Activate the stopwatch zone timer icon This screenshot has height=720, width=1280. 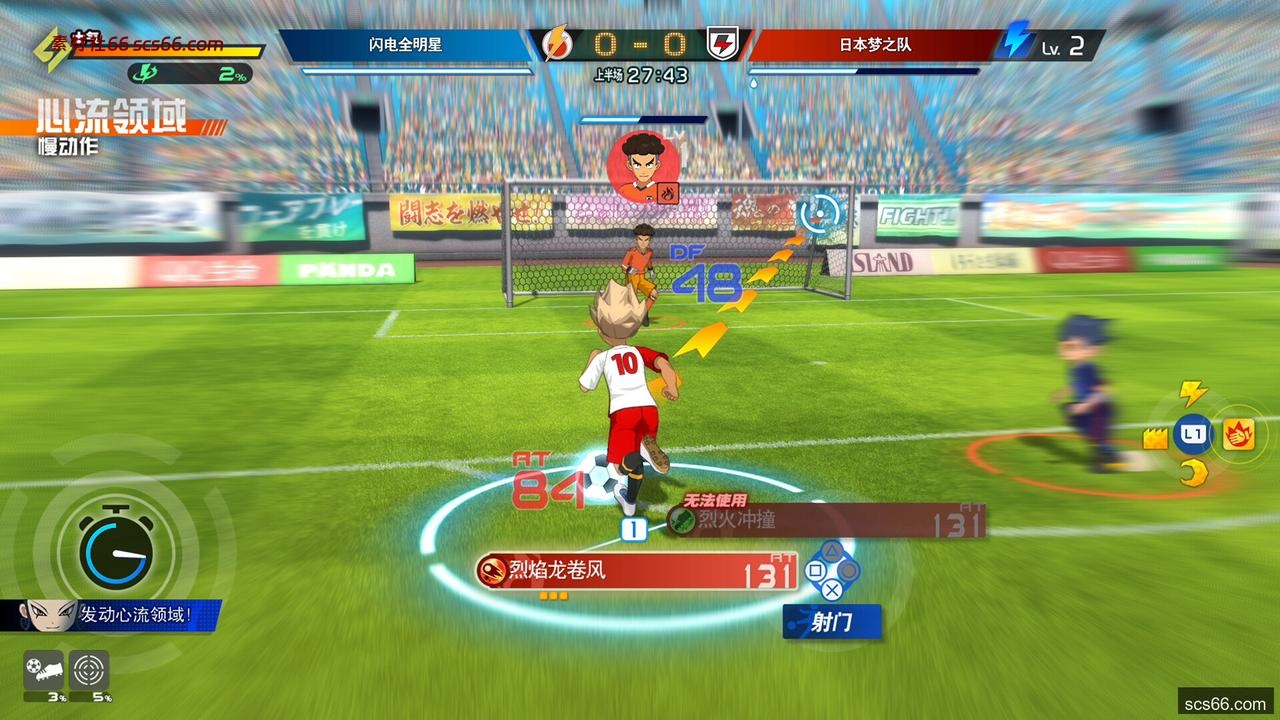[117, 549]
